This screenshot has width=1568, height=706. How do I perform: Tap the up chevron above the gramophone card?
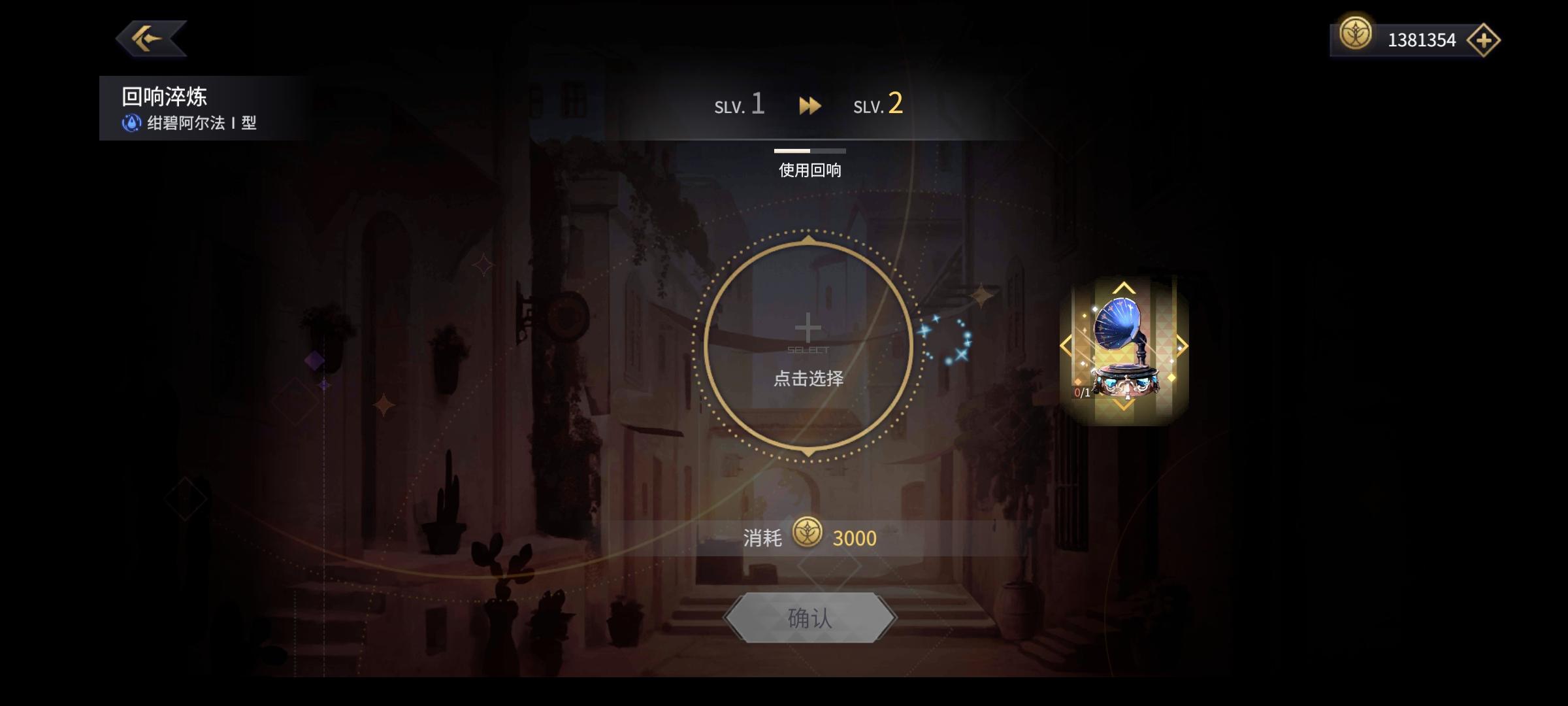(1126, 286)
